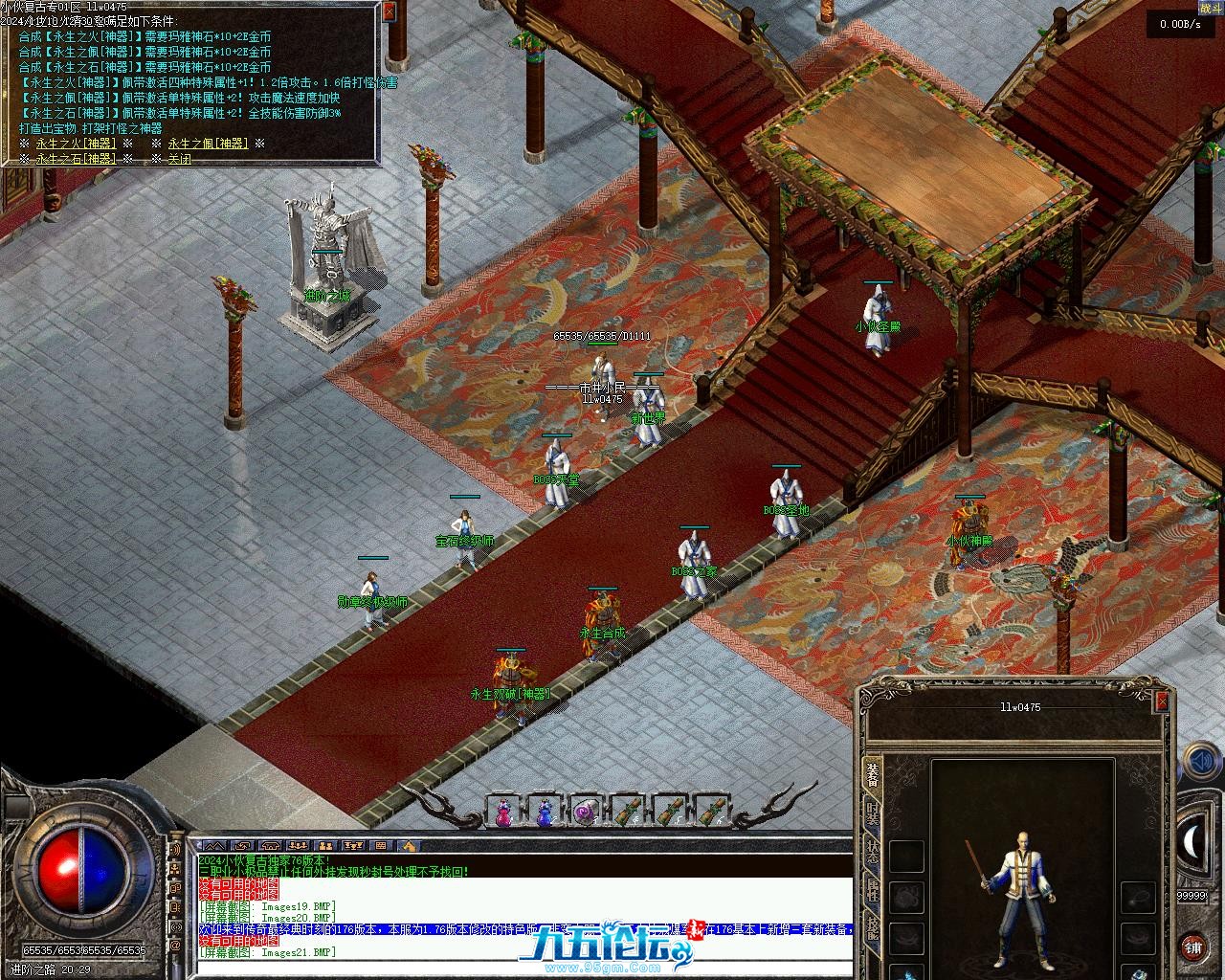
Task: Close the character equipment panel
Action: tap(1162, 702)
